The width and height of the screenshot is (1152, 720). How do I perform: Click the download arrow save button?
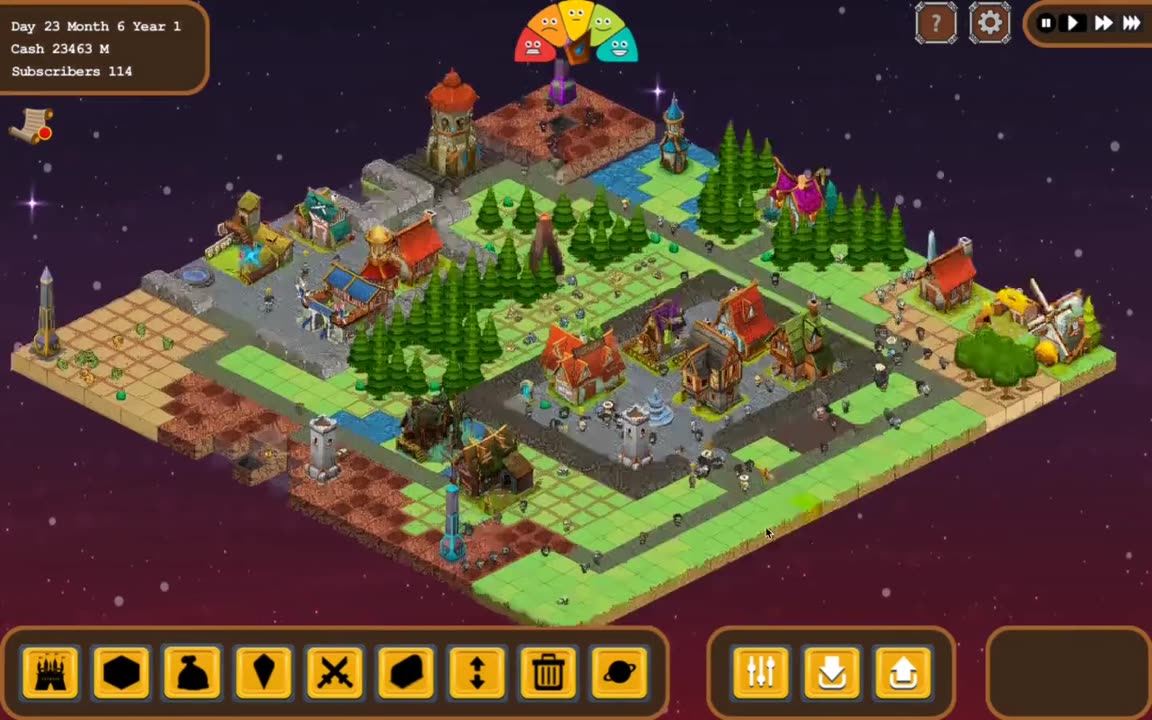tap(832, 672)
